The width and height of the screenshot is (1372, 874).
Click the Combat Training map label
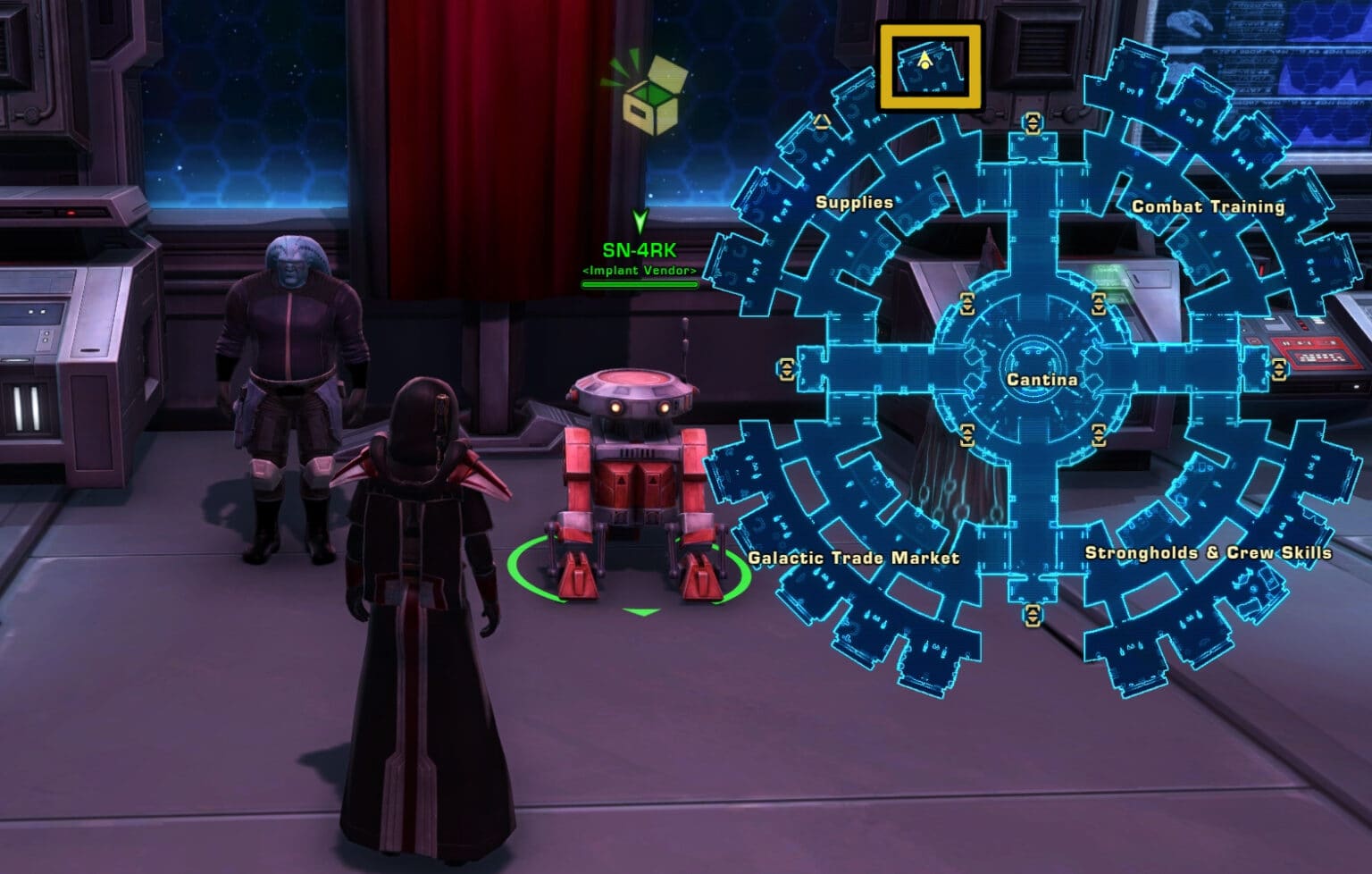[x=1209, y=206]
